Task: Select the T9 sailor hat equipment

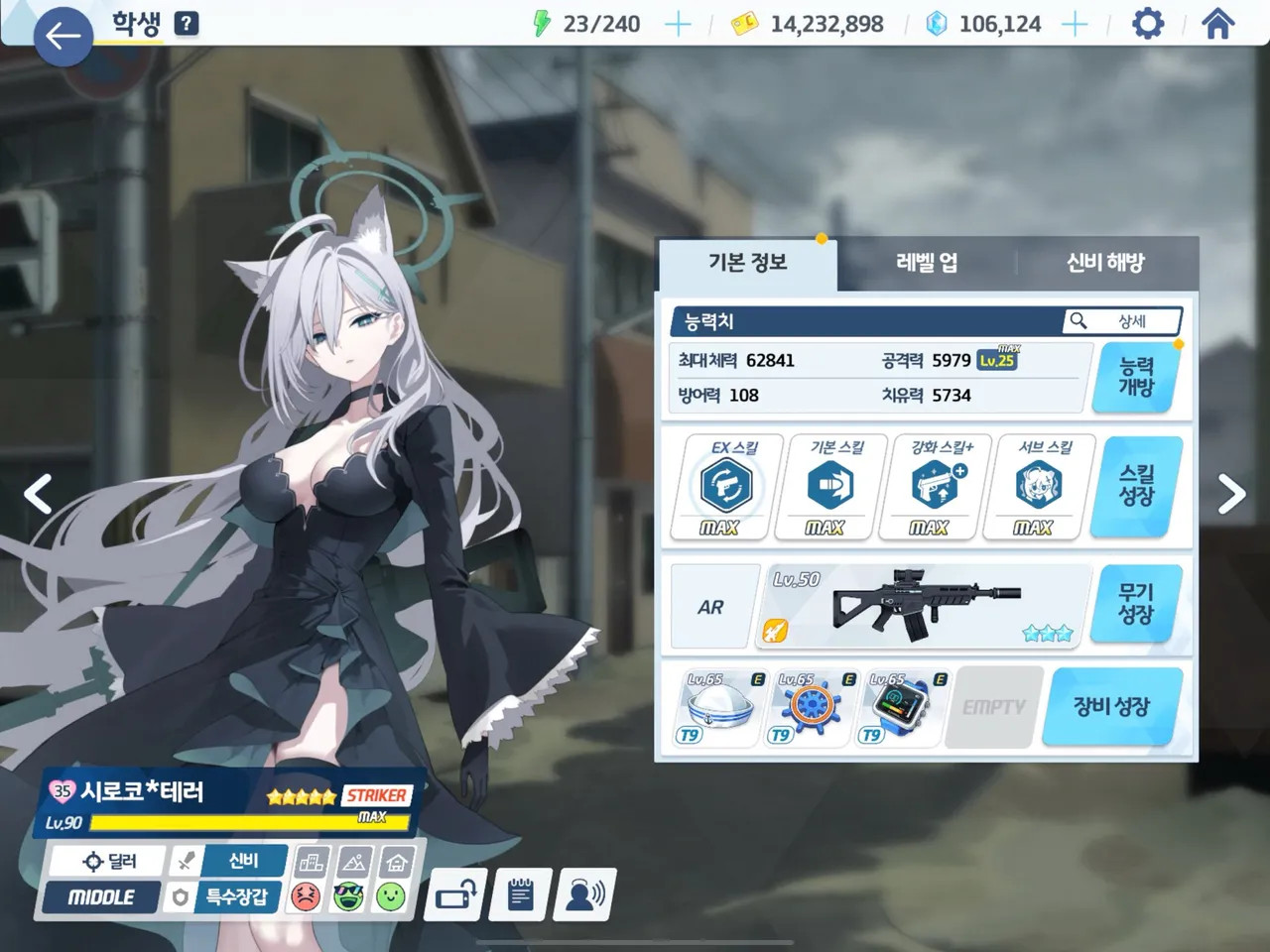Action: coord(718,708)
